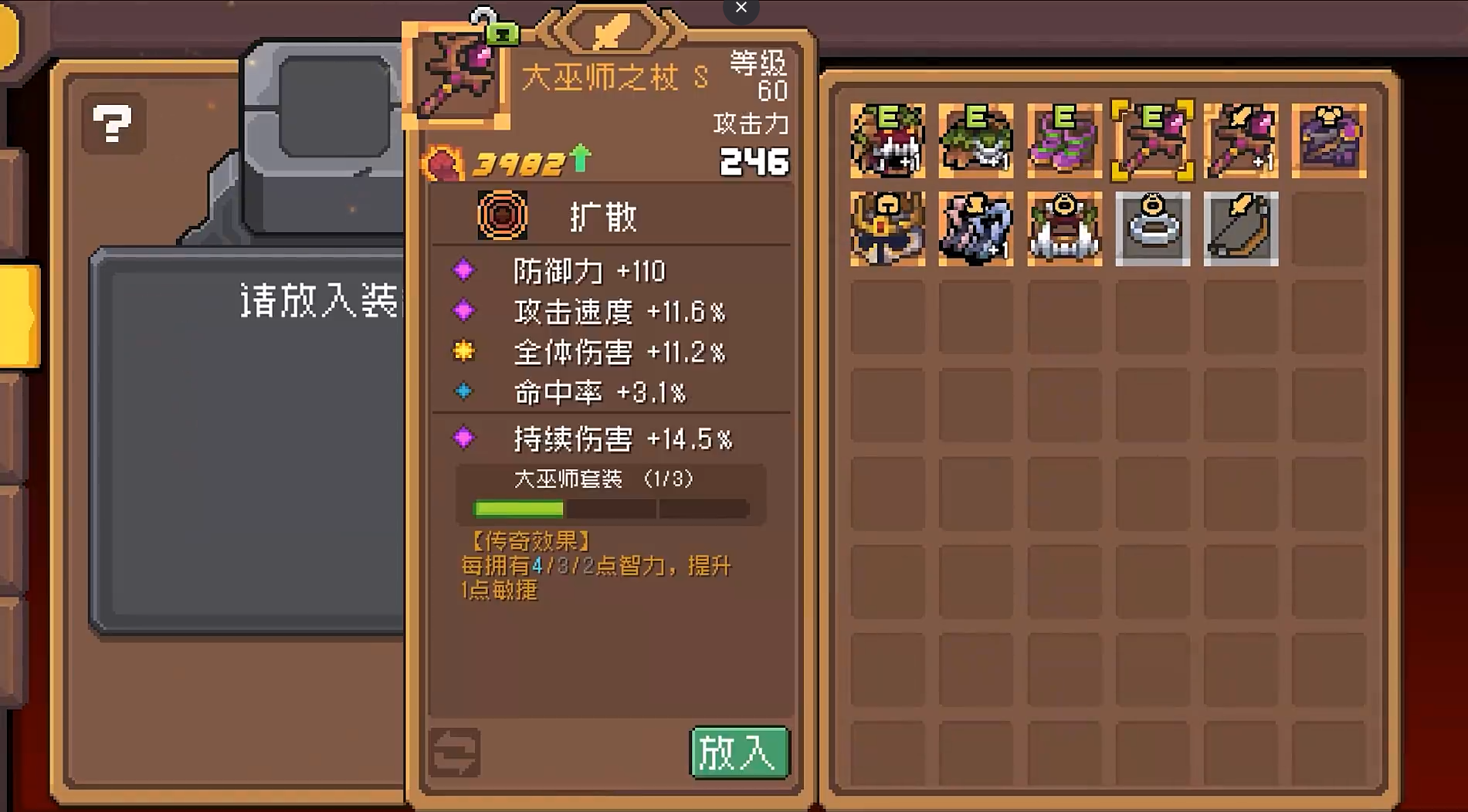Image resolution: width=1468 pixels, height=812 pixels.
Task: Click the white fanged altar item
Action: (1064, 229)
